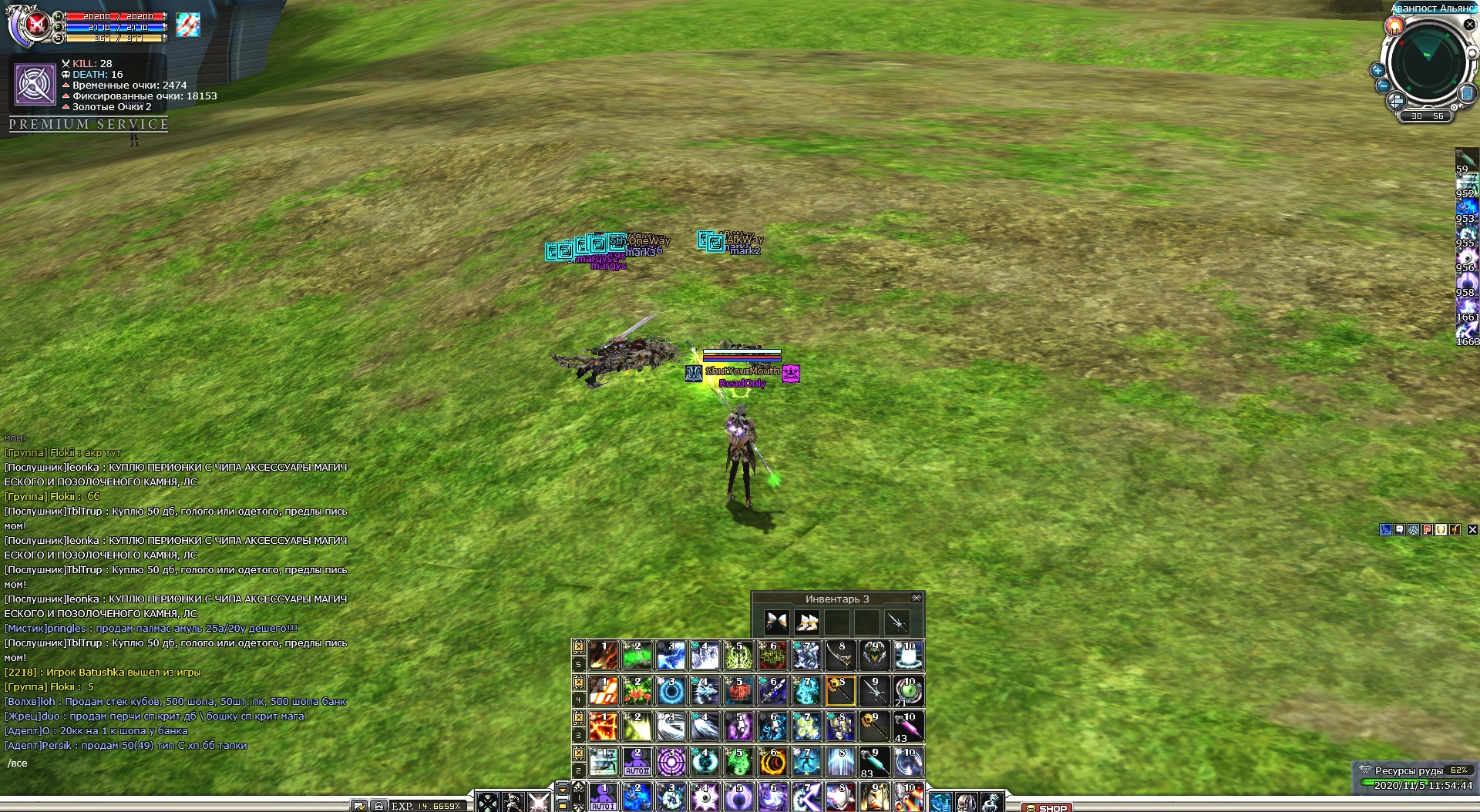
Task: Activate the AUTO II skill slot
Action: click(637, 761)
